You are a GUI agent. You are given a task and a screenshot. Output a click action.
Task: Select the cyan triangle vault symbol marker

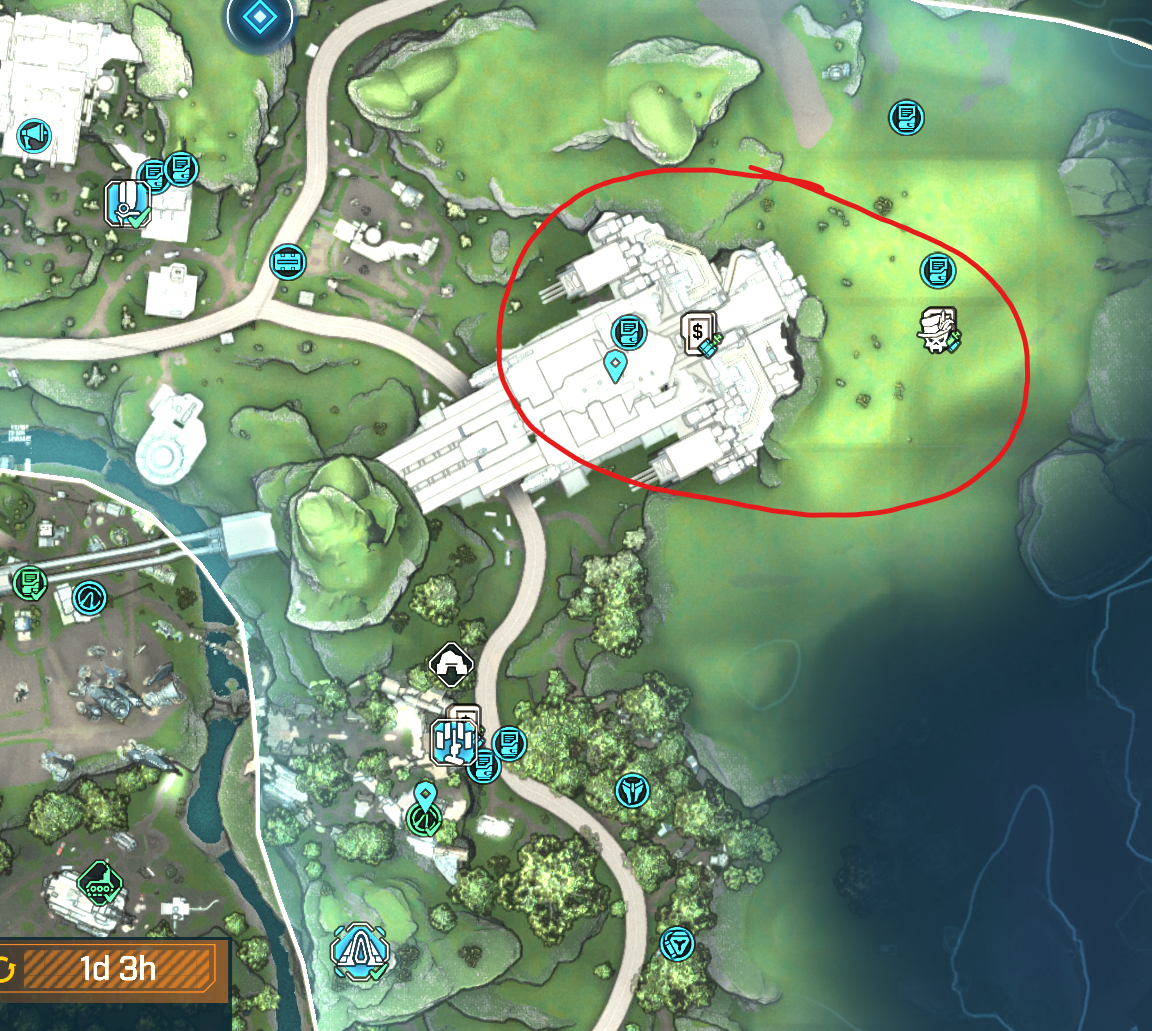678,943
